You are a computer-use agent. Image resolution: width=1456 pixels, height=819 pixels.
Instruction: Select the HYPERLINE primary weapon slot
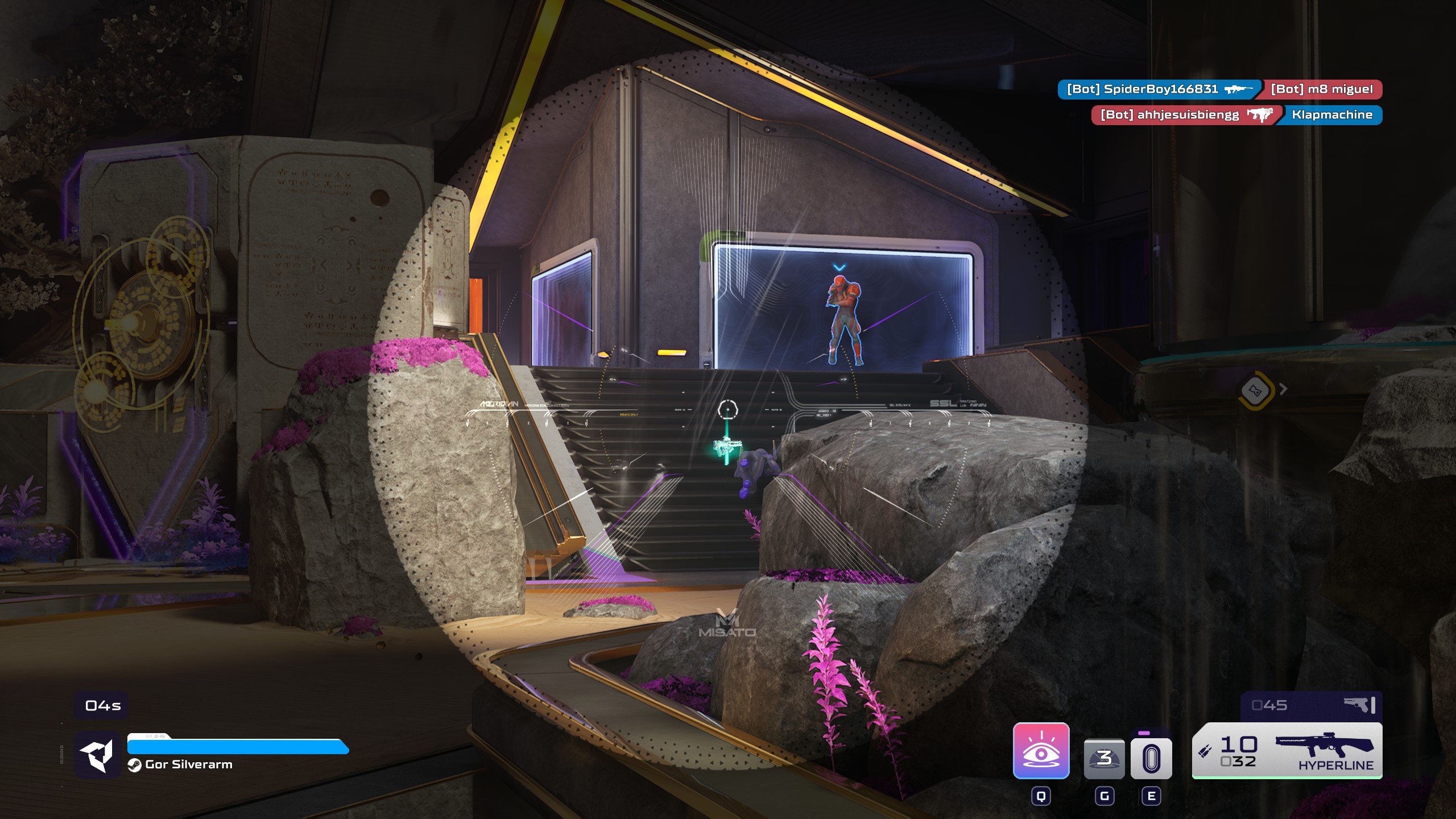click(1287, 751)
